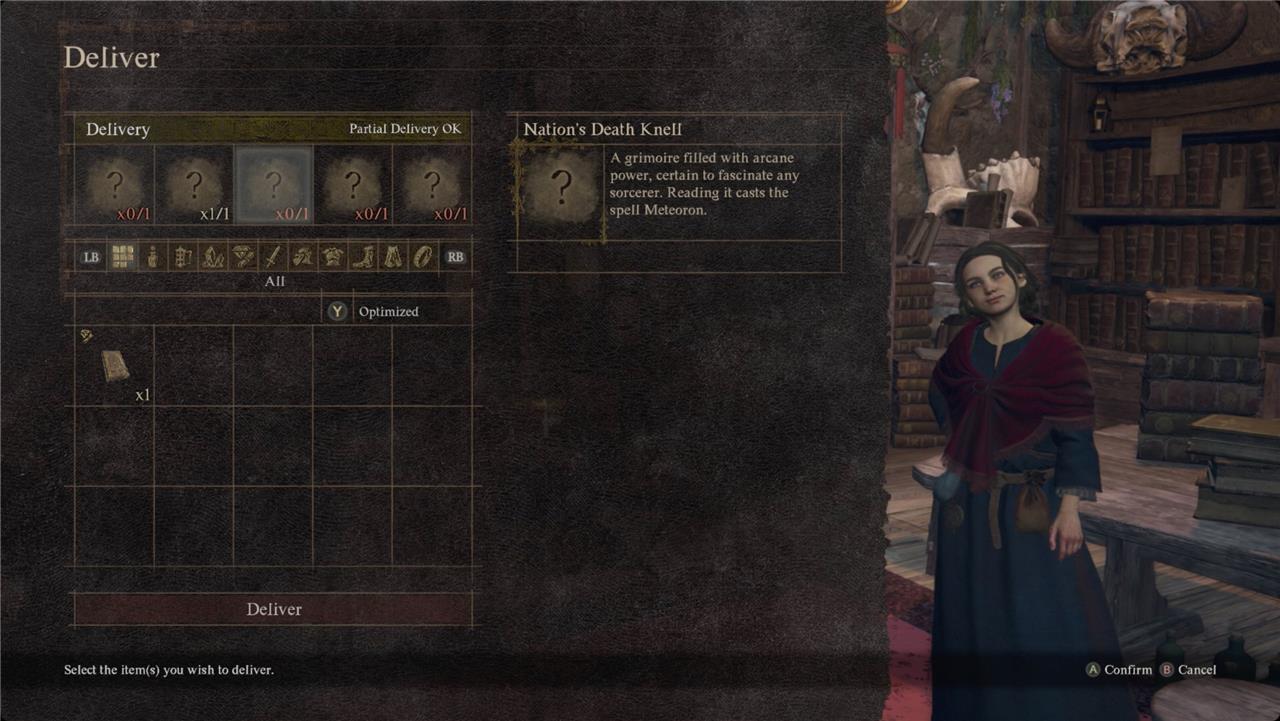Choose the delivery slot showing x1/1
The height and width of the screenshot is (721, 1280).
pos(194,185)
